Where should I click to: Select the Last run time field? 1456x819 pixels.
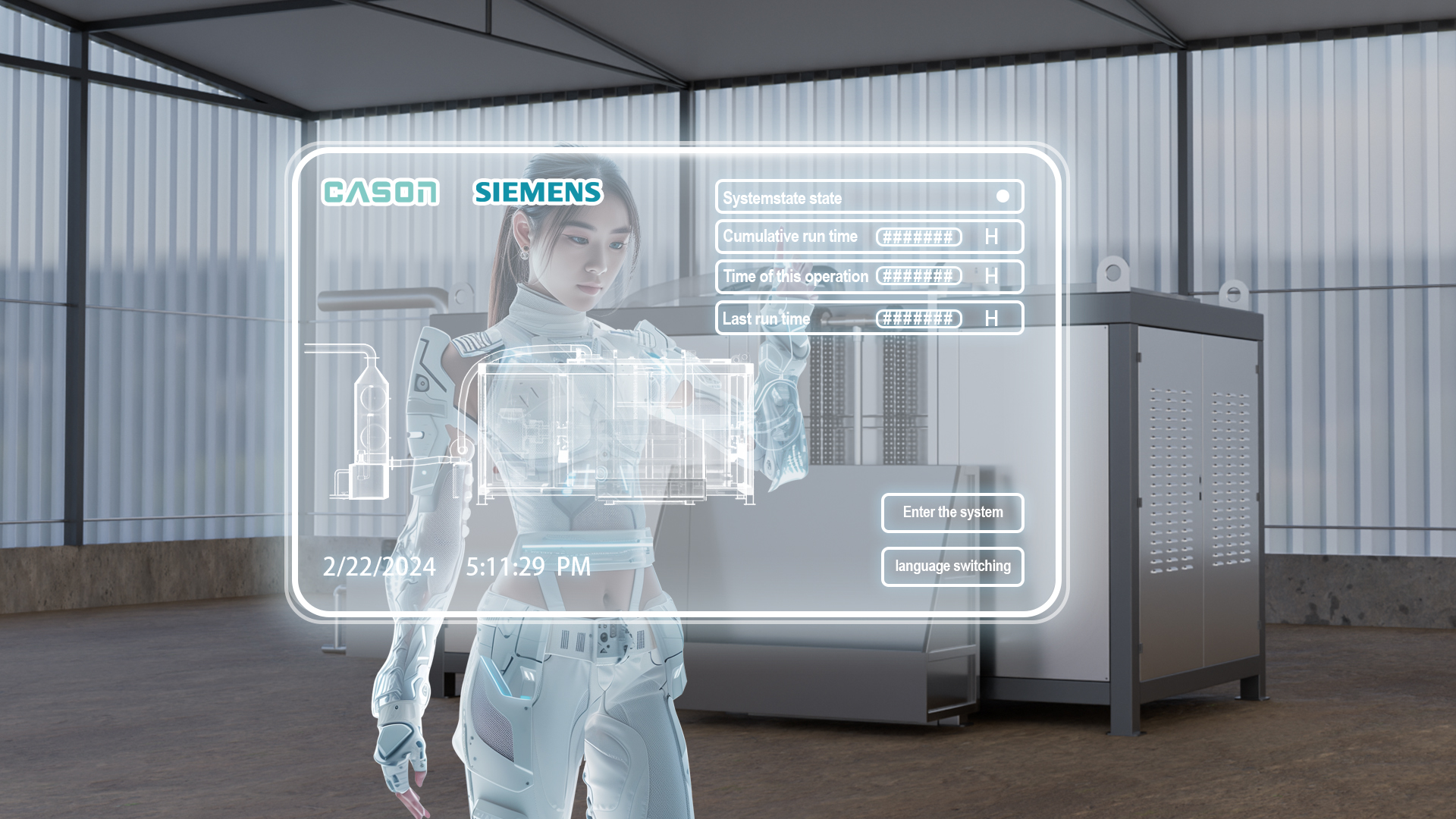click(x=918, y=319)
